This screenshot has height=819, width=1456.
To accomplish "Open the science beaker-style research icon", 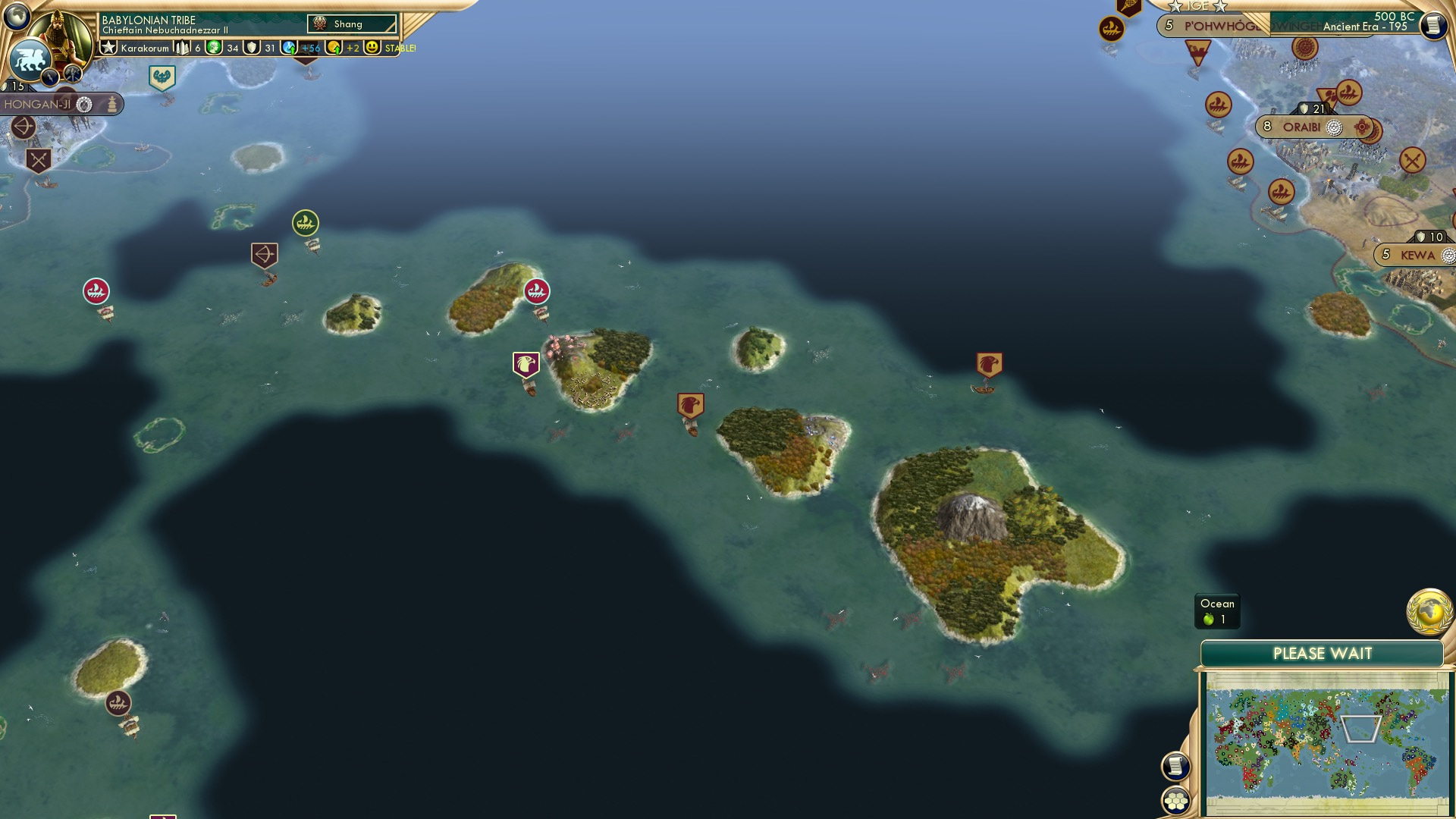I will pos(290,47).
